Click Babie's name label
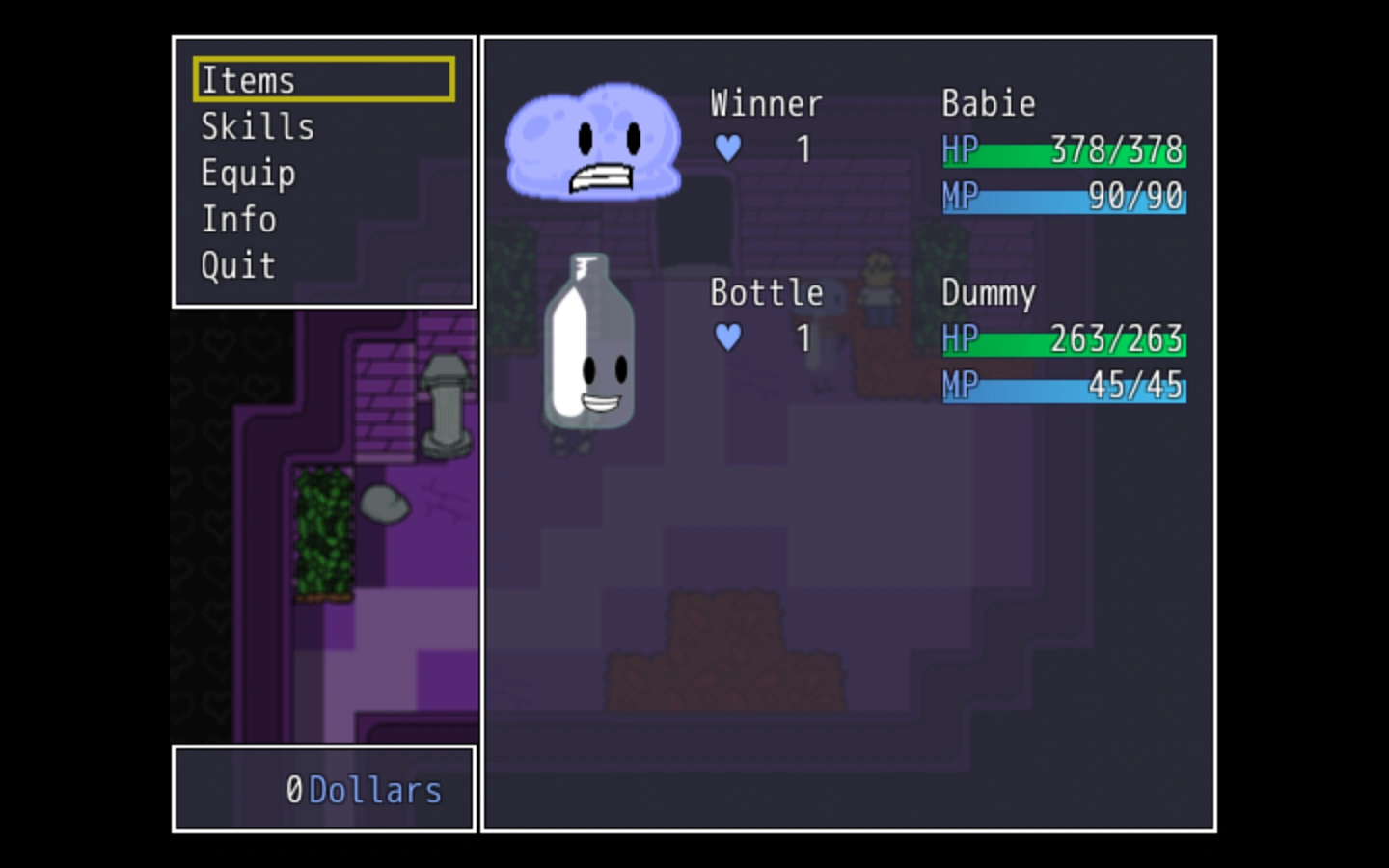The width and height of the screenshot is (1389, 868). (x=990, y=103)
